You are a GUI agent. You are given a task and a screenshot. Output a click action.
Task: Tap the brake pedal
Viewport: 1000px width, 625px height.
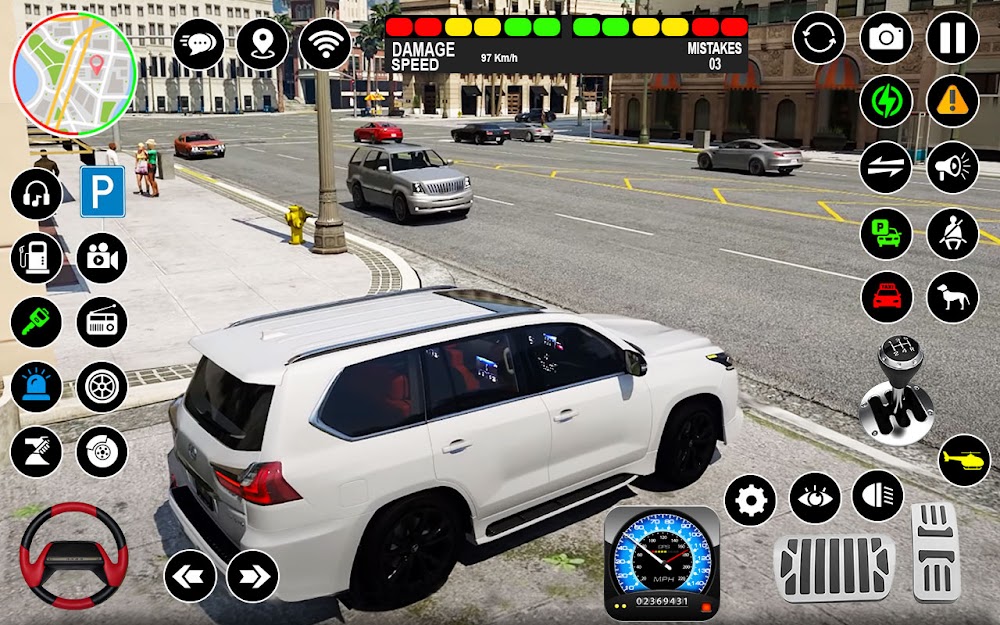click(833, 569)
